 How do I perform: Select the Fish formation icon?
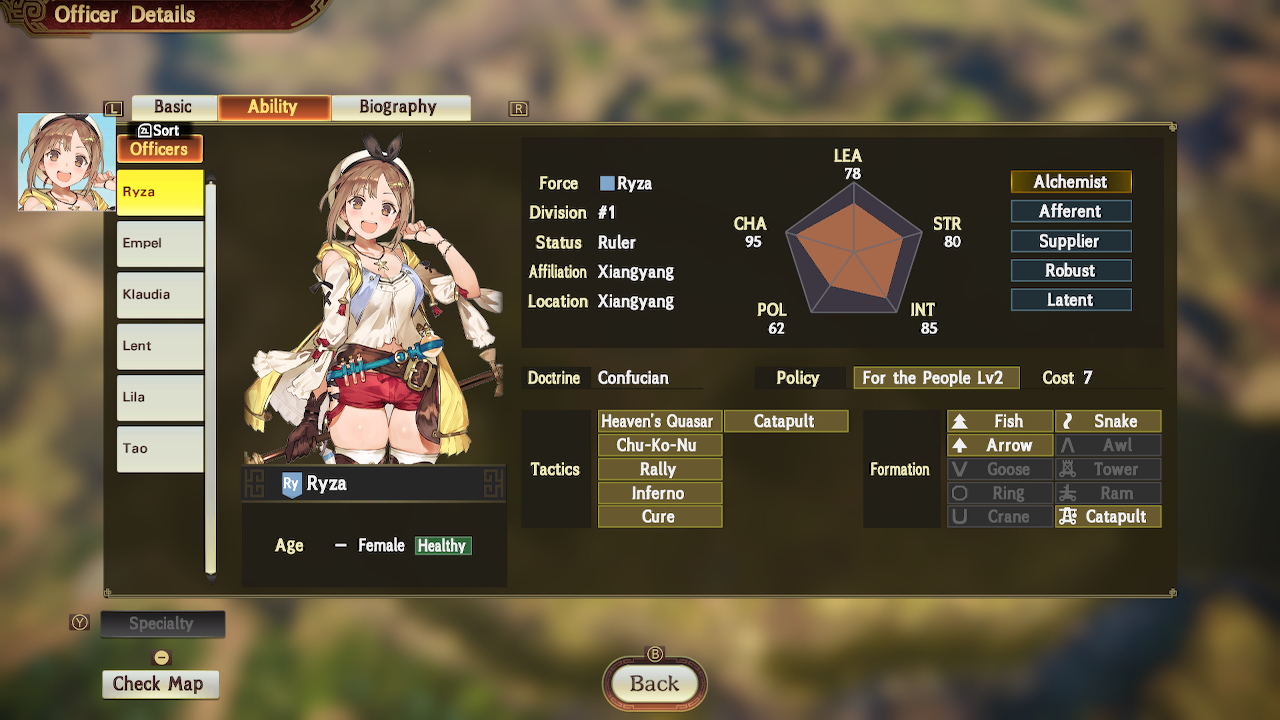click(x=999, y=420)
